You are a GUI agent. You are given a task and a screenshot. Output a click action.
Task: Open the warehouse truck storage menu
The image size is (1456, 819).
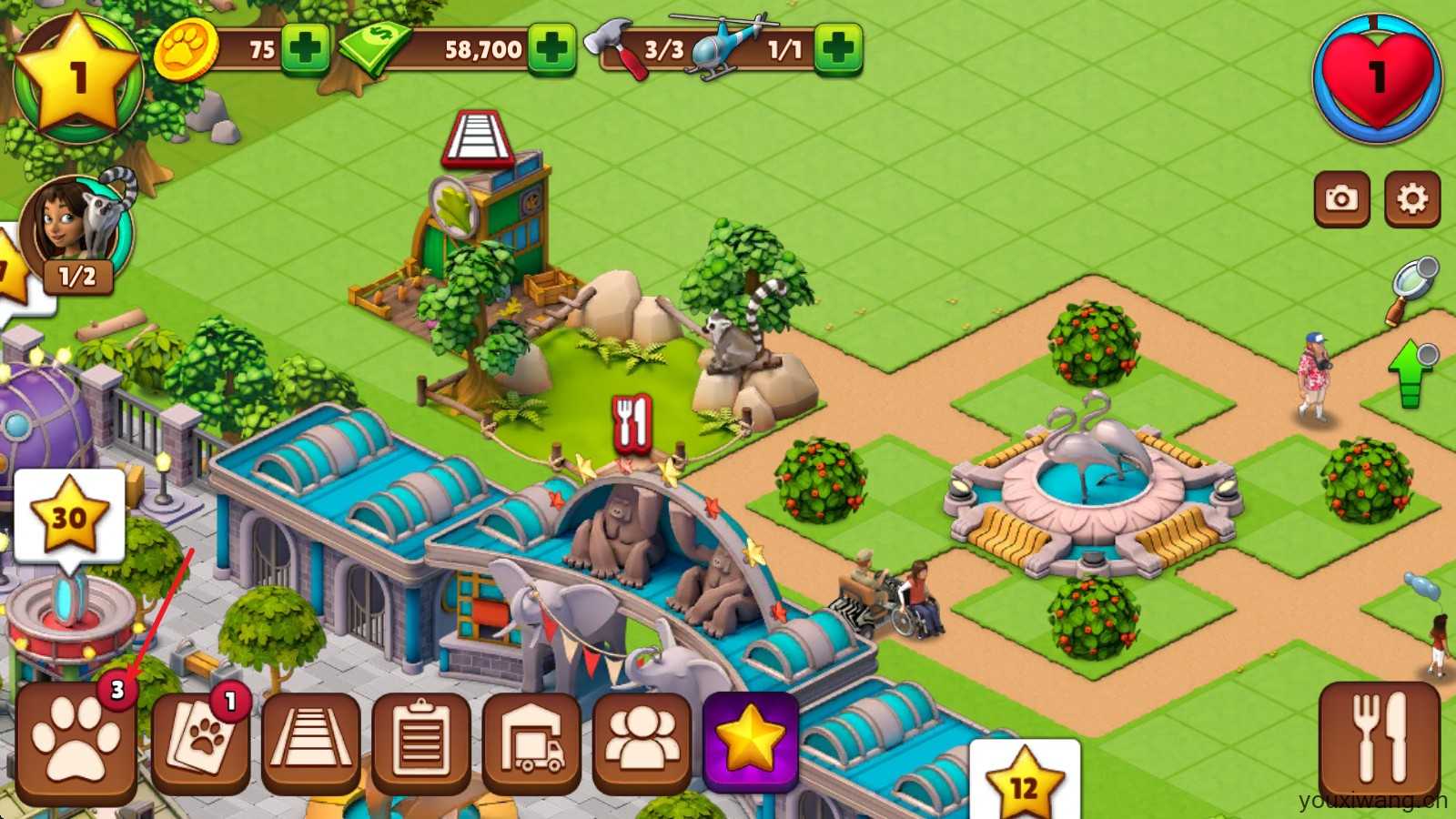coord(531,742)
